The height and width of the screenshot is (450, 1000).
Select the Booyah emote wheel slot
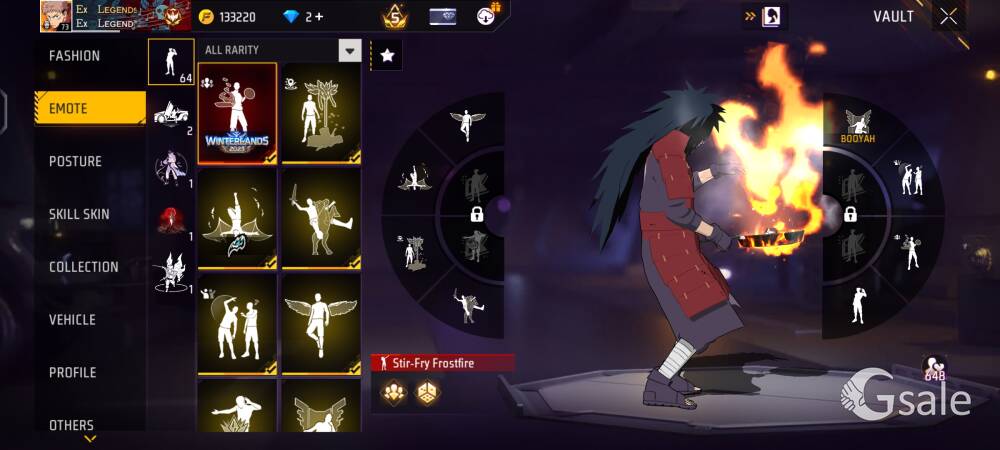pos(857,125)
